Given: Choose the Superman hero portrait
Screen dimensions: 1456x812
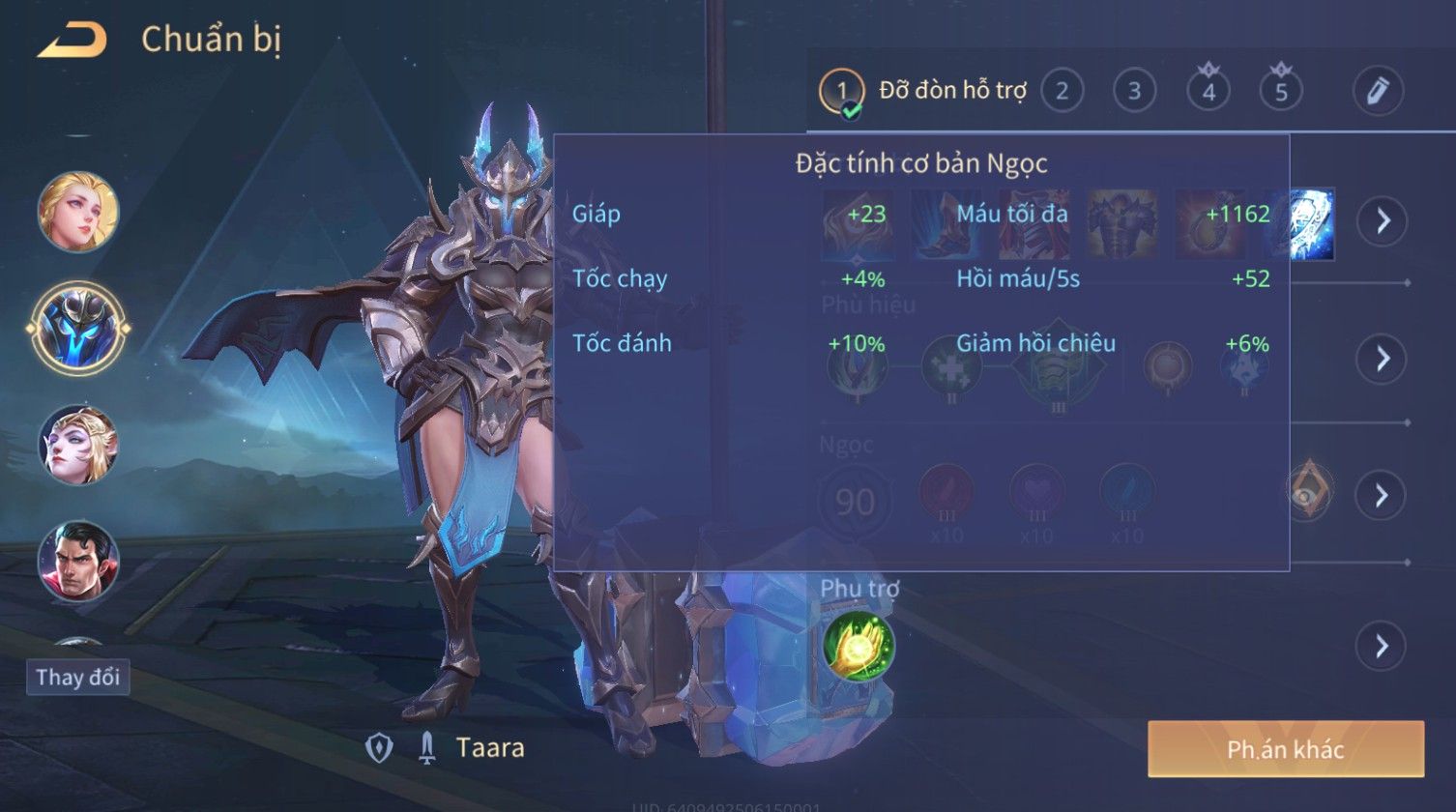Looking at the screenshot, I should (78, 560).
